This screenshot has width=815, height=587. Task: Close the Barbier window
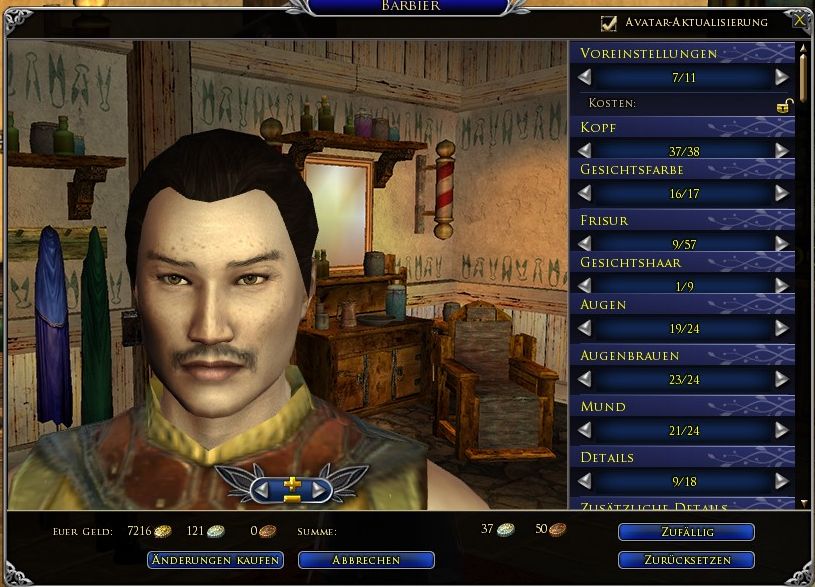(799, 20)
